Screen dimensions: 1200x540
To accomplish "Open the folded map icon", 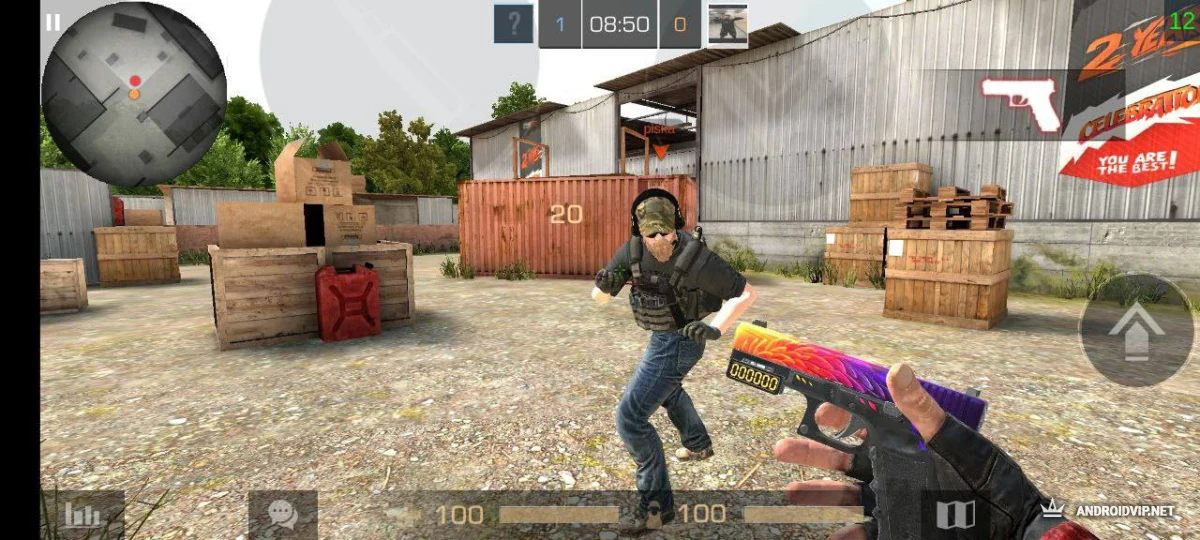I will [x=955, y=514].
